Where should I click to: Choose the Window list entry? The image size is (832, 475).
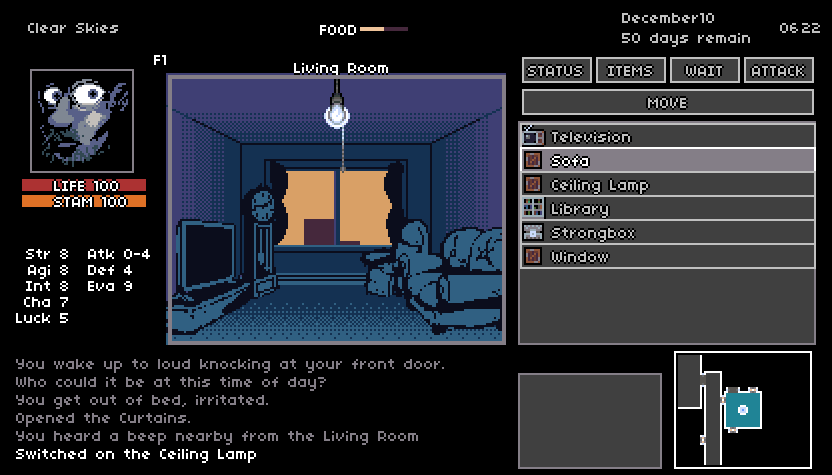[667, 257]
